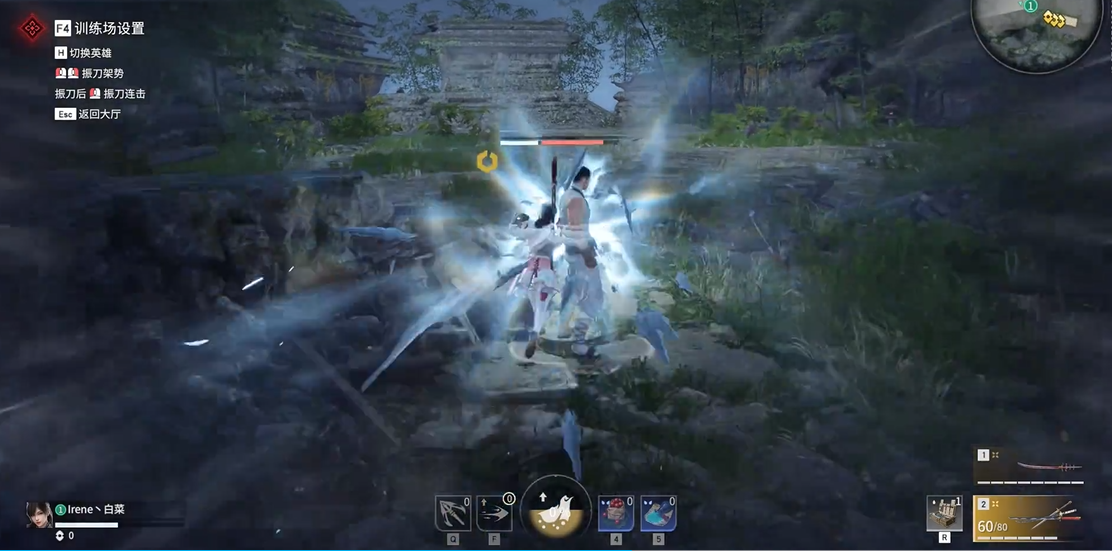
Task: Use the red consumable in slot 4
Action: tap(615, 513)
